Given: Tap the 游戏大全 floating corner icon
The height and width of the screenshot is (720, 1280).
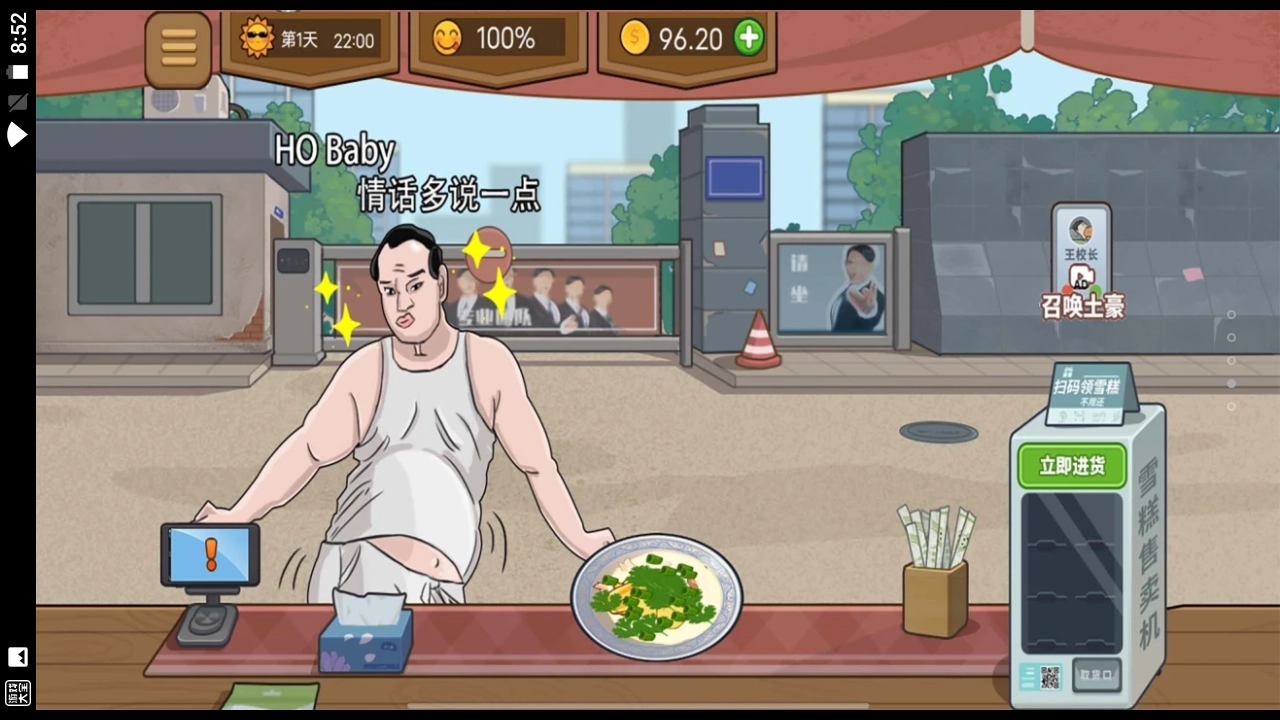Looking at the screenshot, I should (x=18, y=692).
